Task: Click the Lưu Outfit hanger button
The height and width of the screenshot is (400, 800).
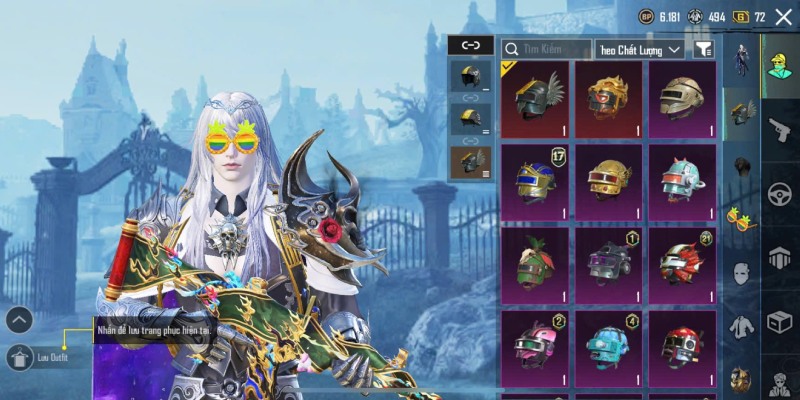Action: click(x=20, y=356)
